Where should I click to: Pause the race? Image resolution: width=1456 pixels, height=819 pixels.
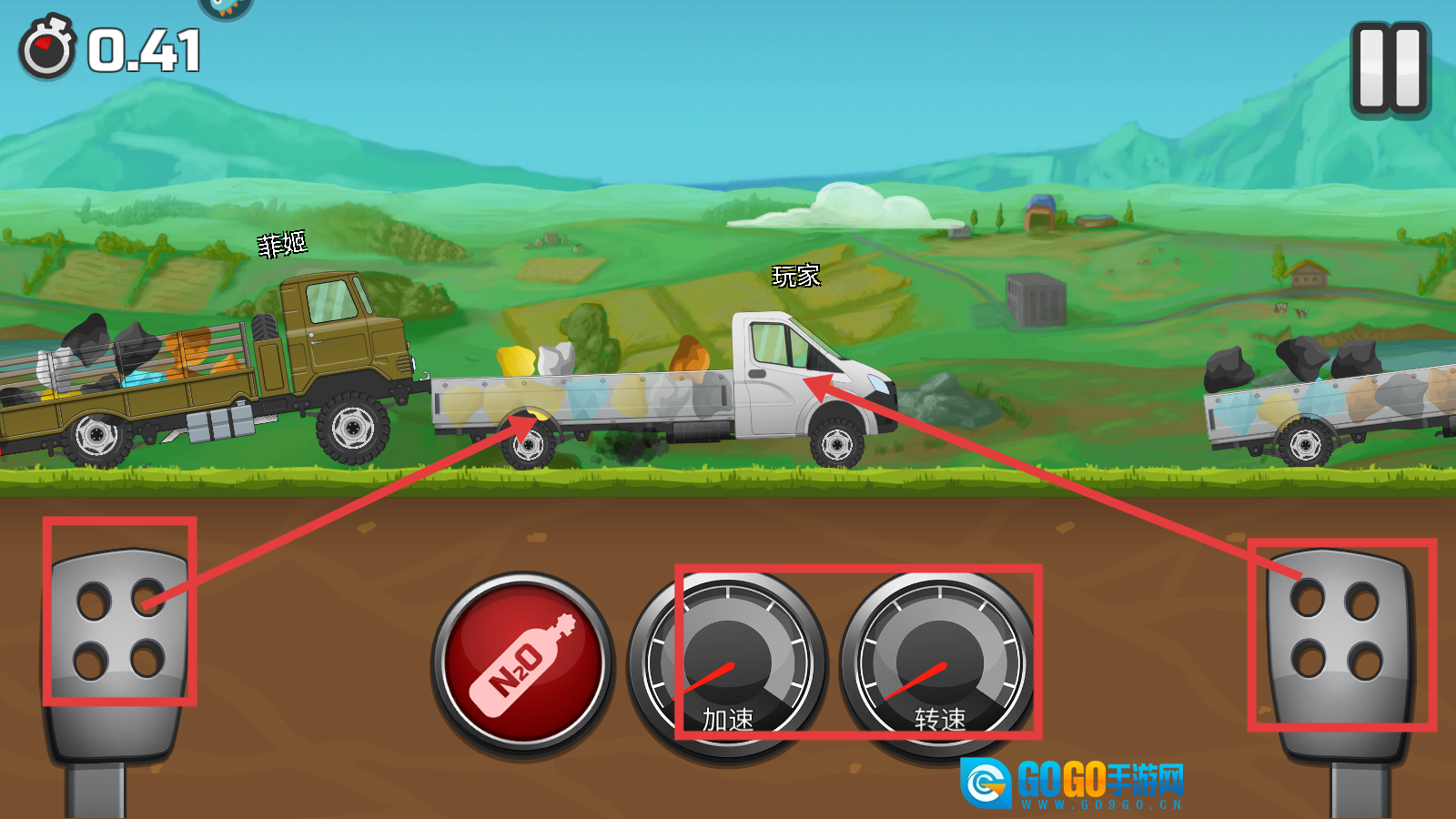tap(1390, 69)
